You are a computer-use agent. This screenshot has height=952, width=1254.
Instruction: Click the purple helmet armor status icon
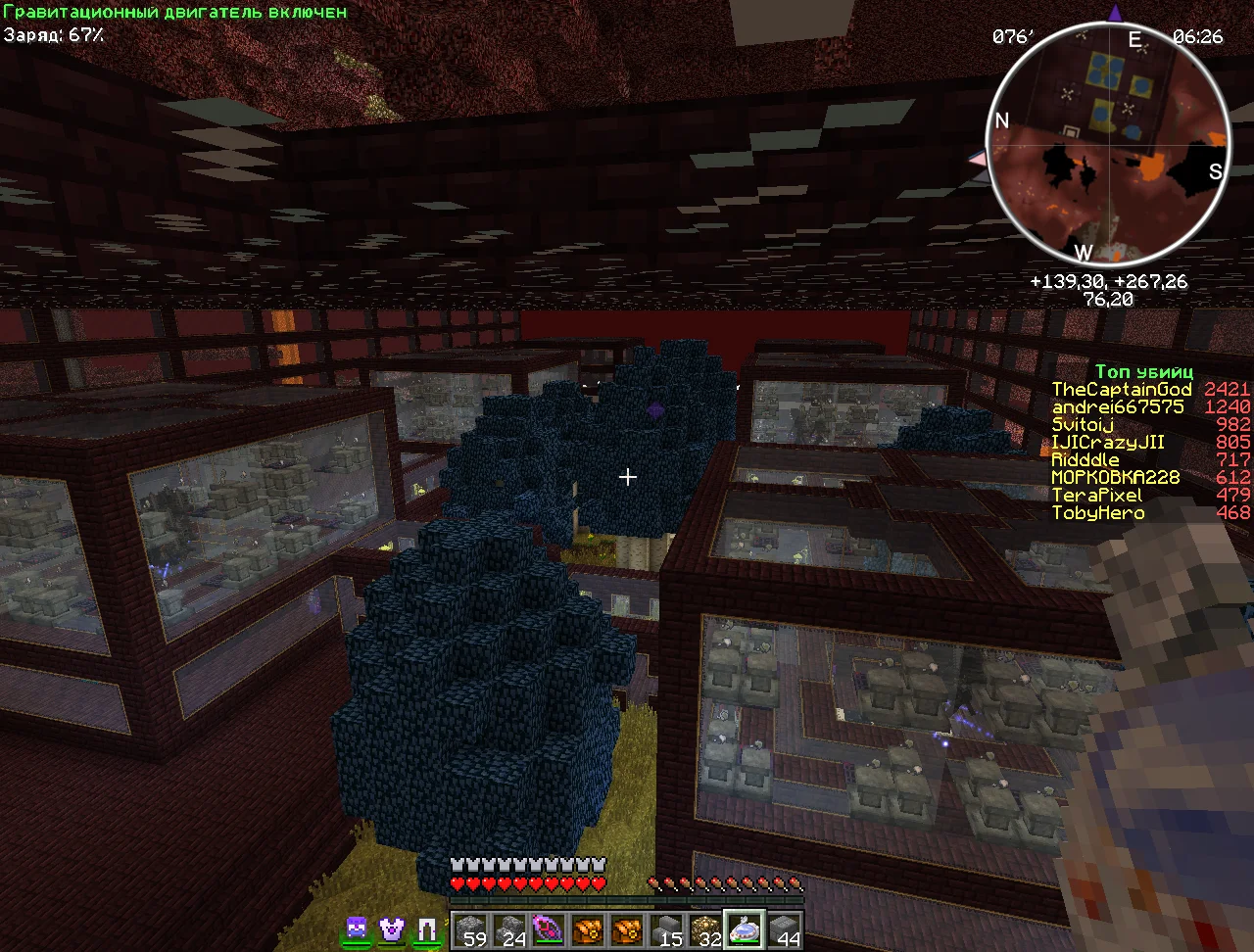[357, 928]
